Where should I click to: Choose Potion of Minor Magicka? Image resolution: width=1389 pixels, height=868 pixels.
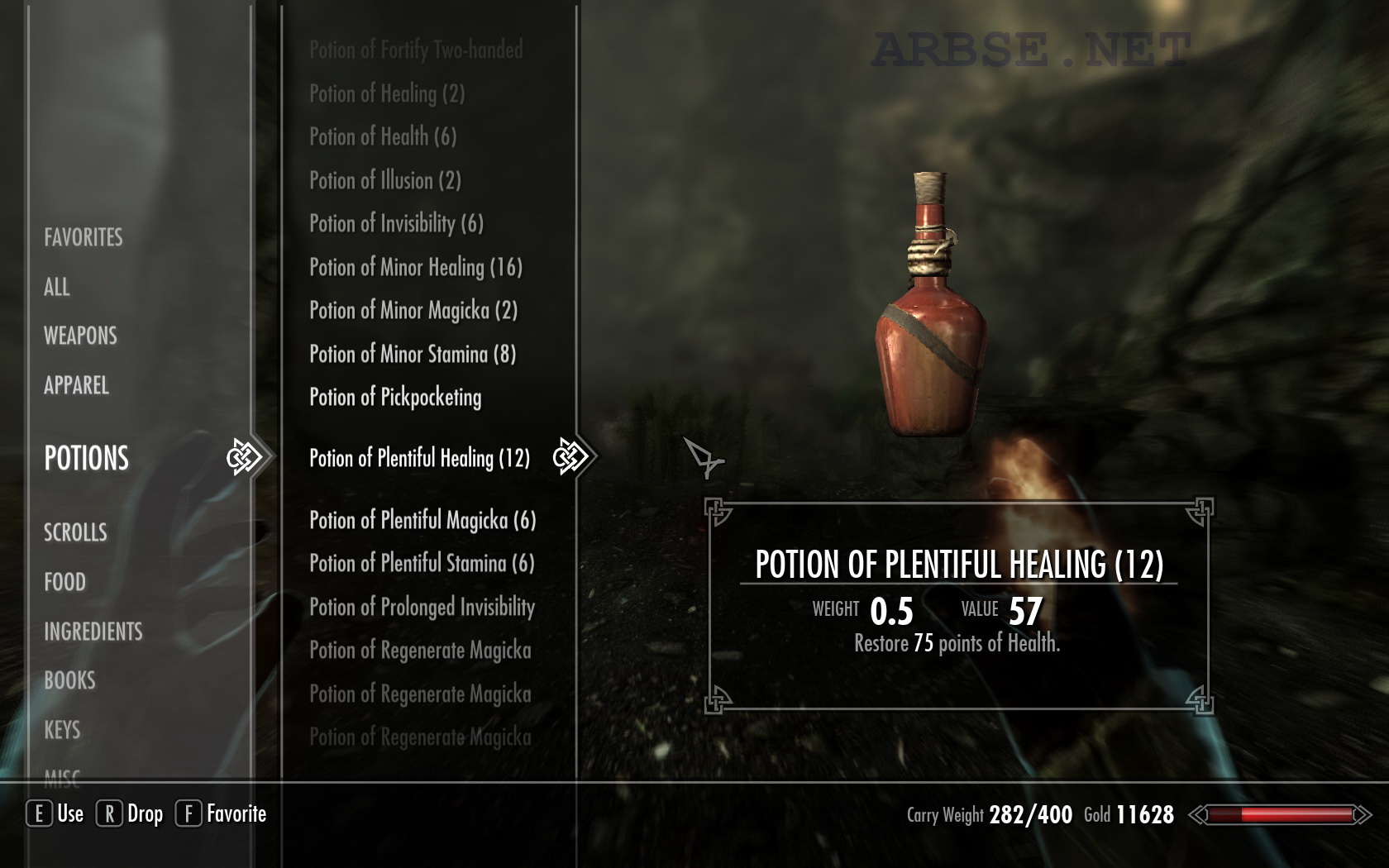(x=413, y=311)
